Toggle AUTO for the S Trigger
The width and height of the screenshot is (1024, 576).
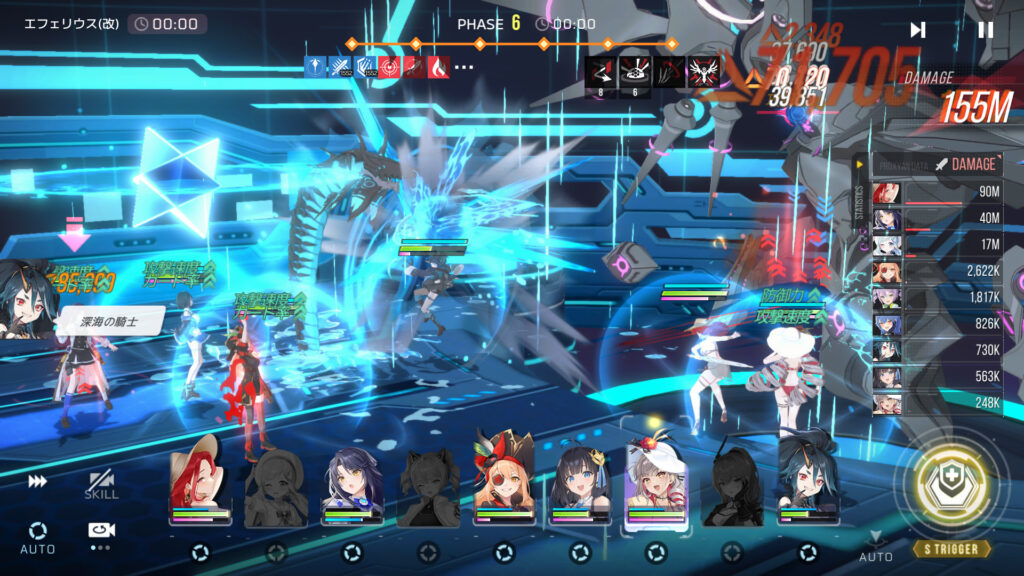[876, 546]
